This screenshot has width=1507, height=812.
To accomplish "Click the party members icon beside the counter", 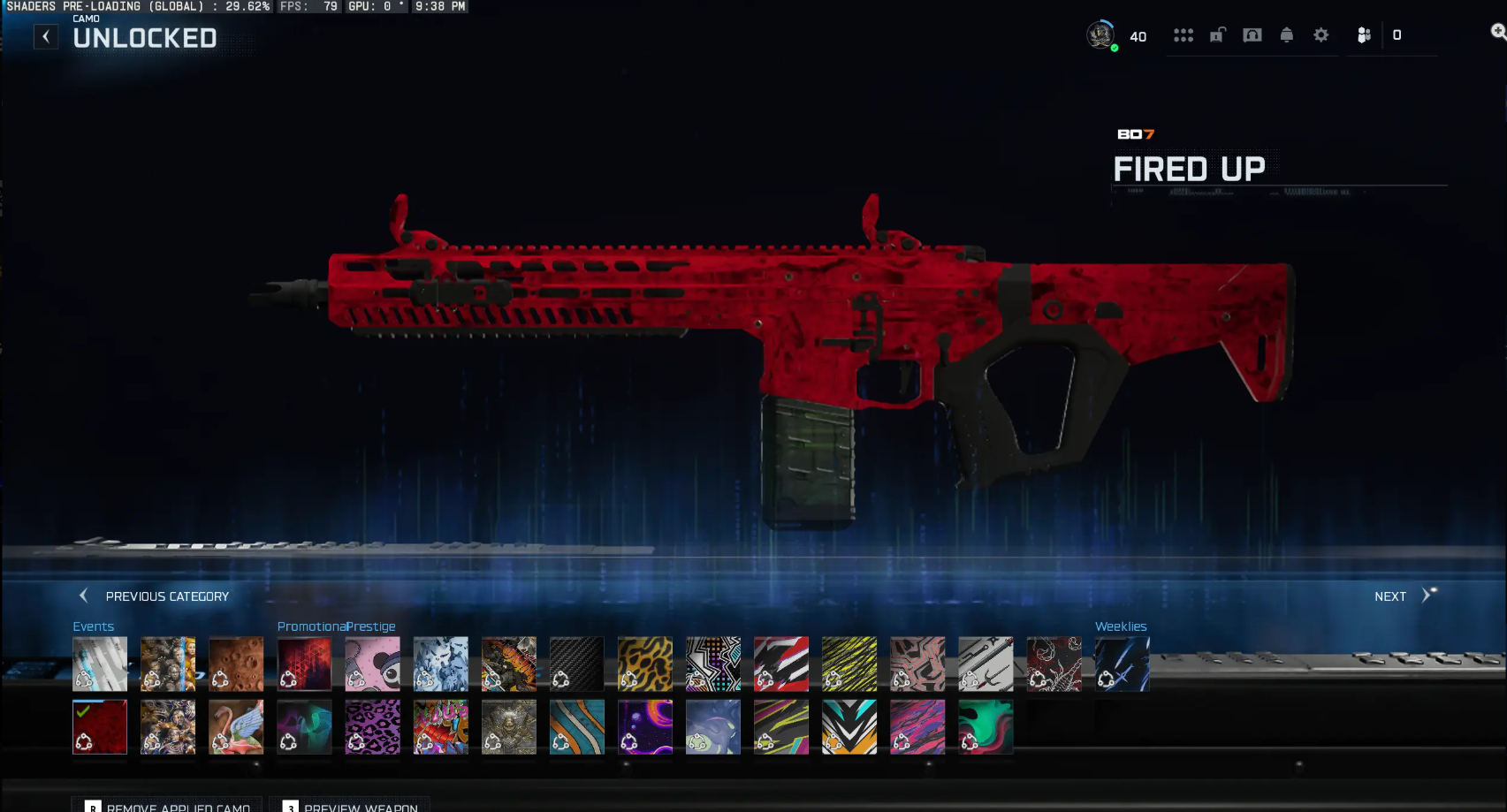I will (1364, 35).
